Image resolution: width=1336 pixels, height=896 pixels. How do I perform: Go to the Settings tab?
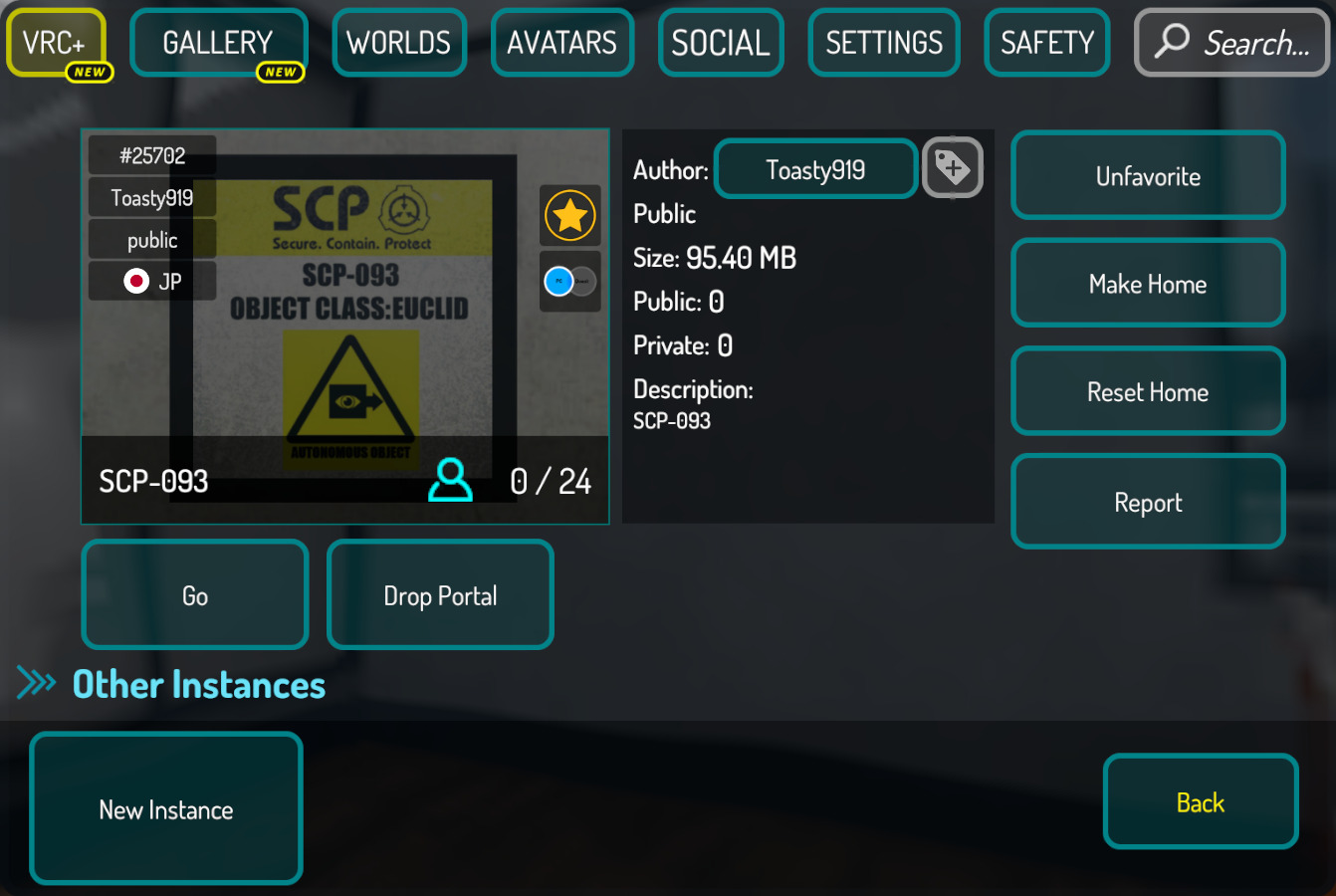click(x=884, y=43)
